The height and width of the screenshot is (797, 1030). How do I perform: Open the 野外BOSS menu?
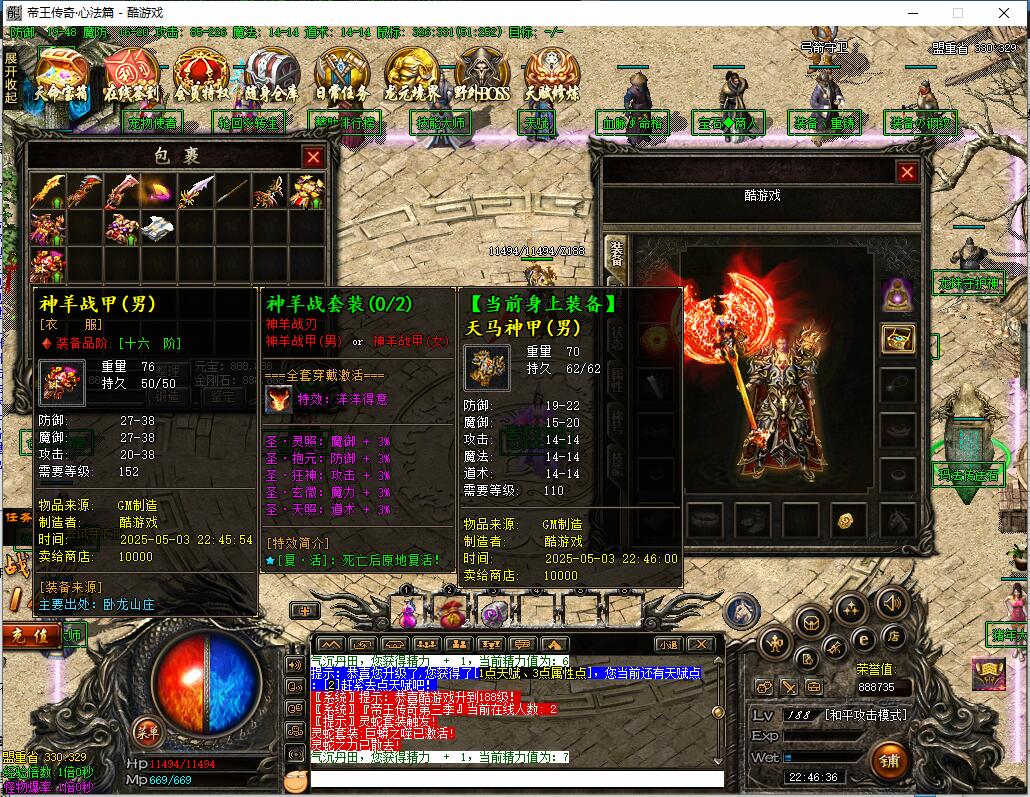482,75
